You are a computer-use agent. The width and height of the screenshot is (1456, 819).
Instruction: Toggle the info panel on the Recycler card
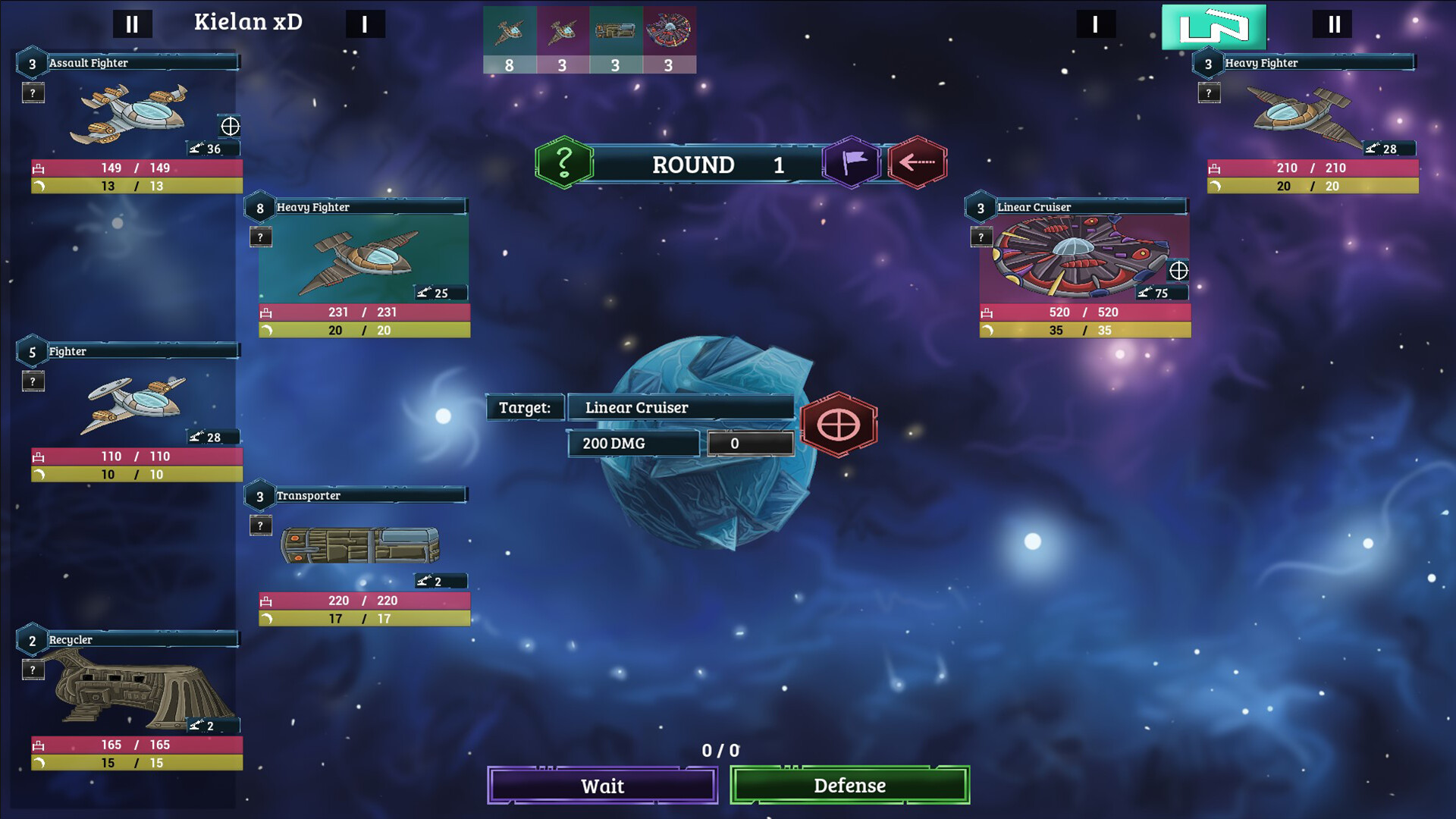[33, 670]
